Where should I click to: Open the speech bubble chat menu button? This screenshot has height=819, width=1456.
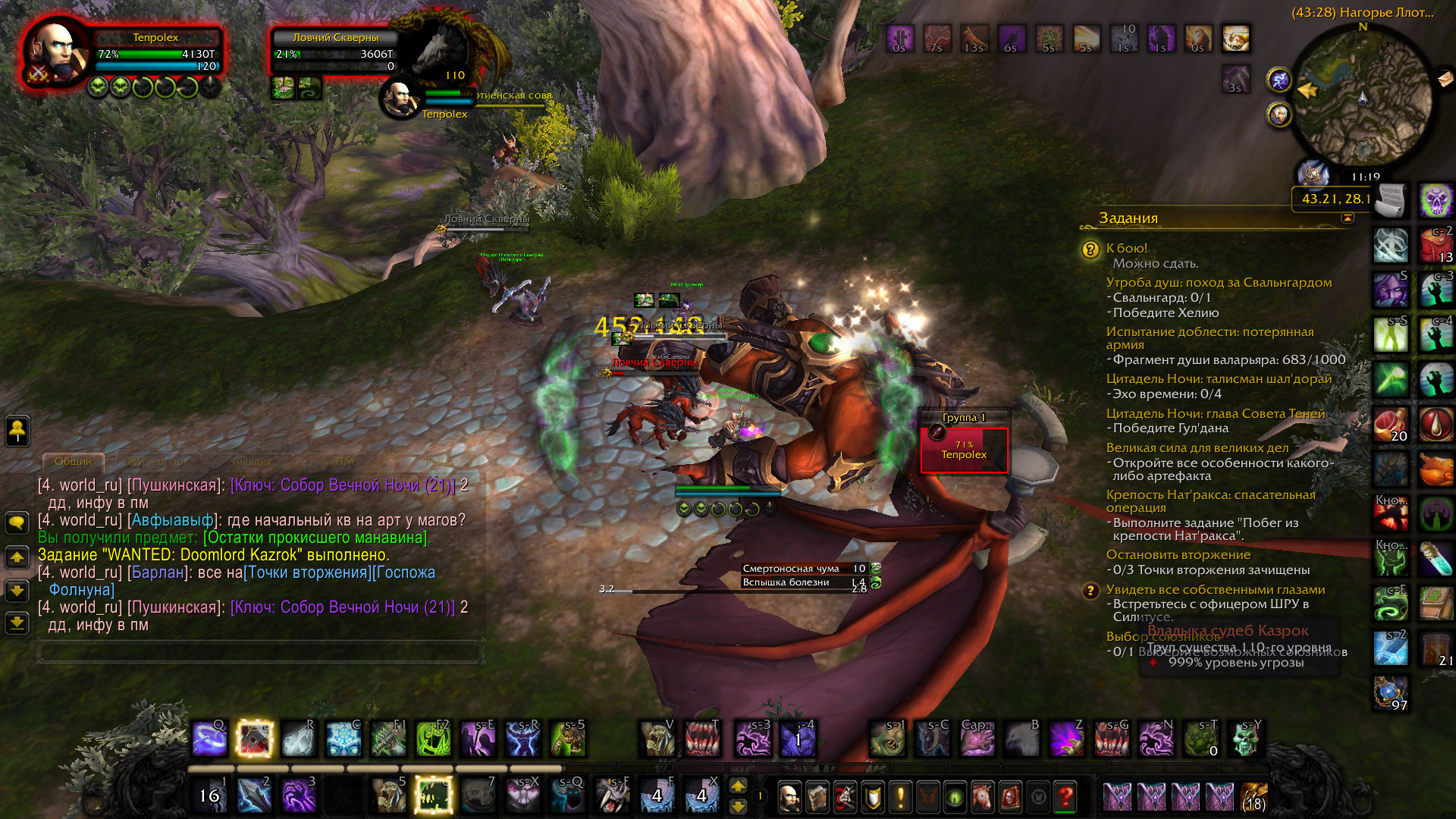(x=17, y=522)
